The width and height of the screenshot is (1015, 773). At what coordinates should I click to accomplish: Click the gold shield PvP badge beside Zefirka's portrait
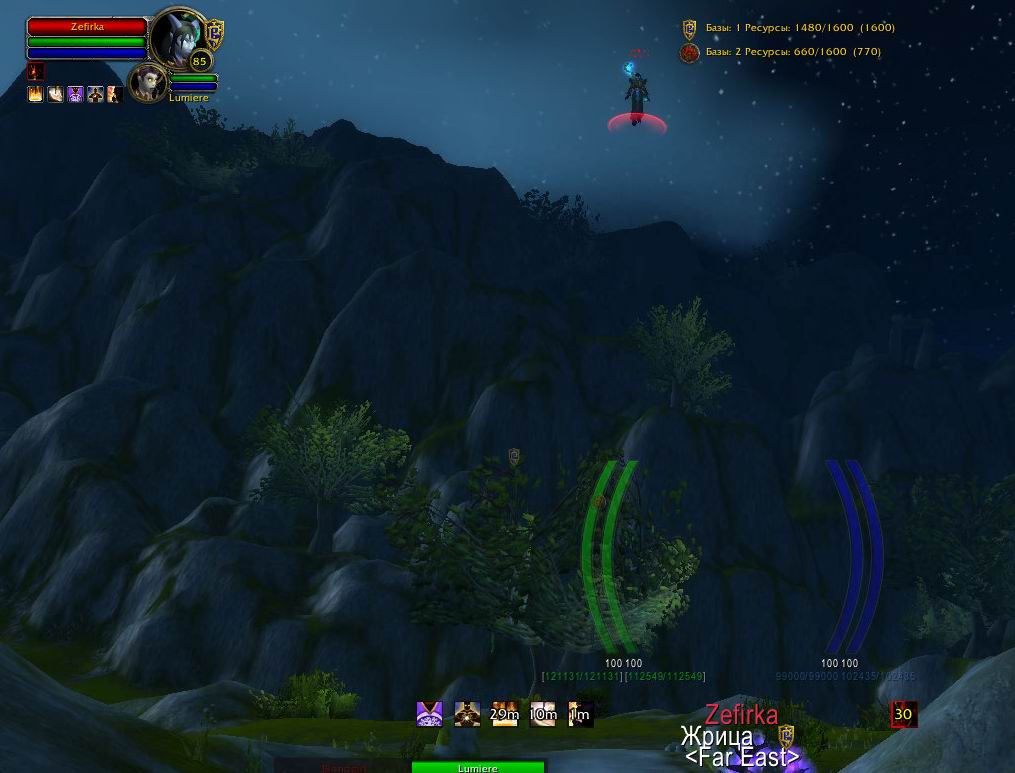click(214, 32)
